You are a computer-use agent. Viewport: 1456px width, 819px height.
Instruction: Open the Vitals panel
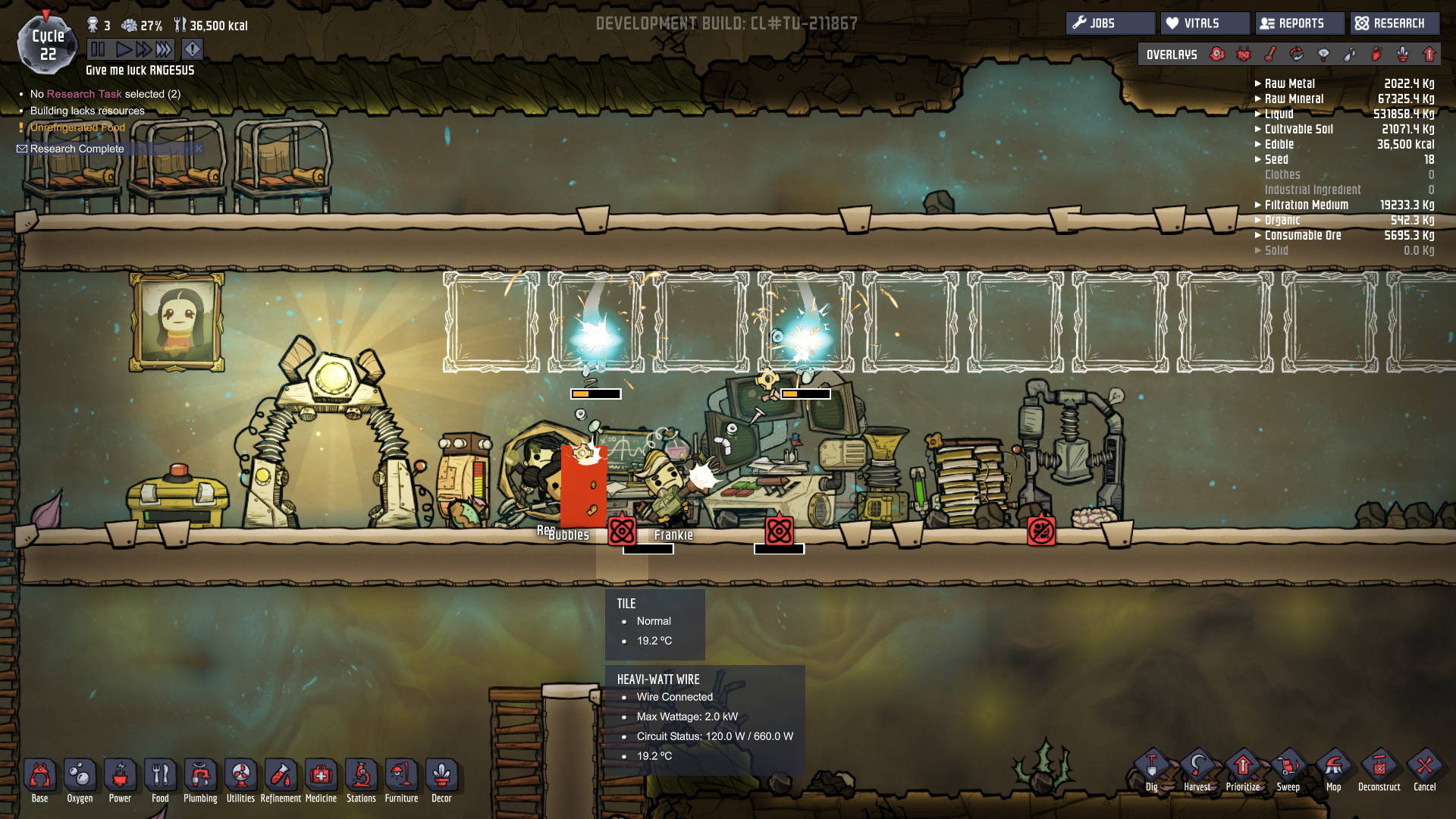pos(1204,24)
